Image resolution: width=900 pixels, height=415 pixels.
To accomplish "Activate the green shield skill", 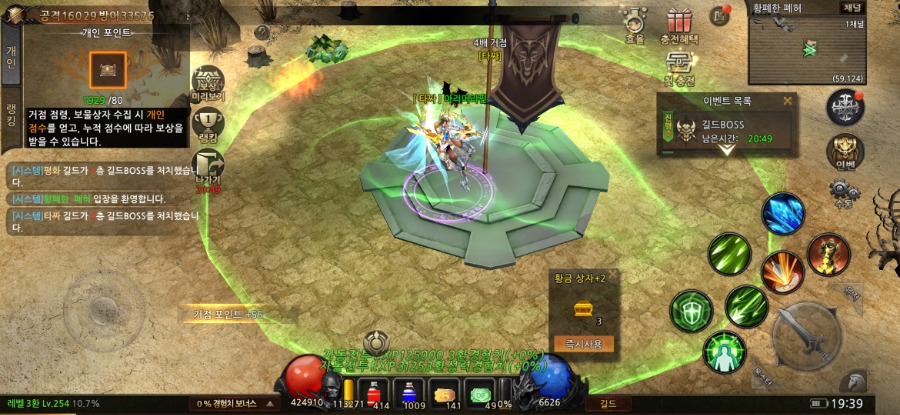I will (690, 311).
